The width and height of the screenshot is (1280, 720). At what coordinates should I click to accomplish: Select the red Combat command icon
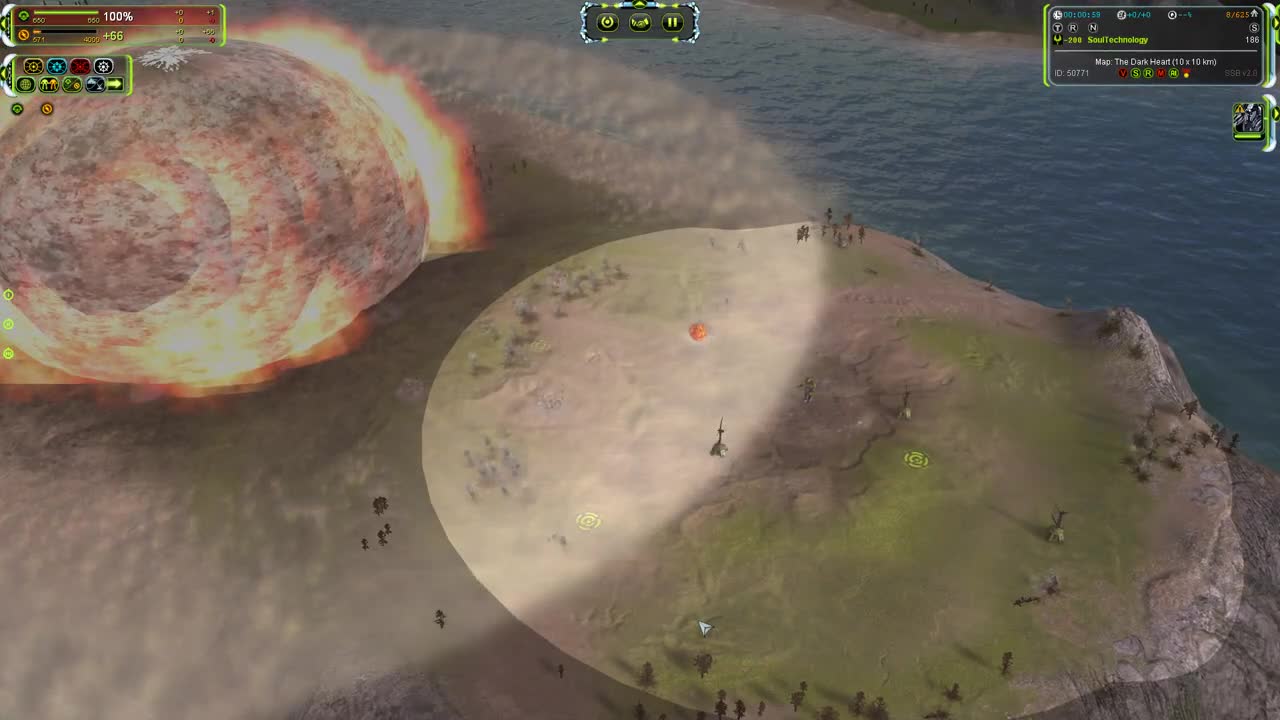(80, 65)
